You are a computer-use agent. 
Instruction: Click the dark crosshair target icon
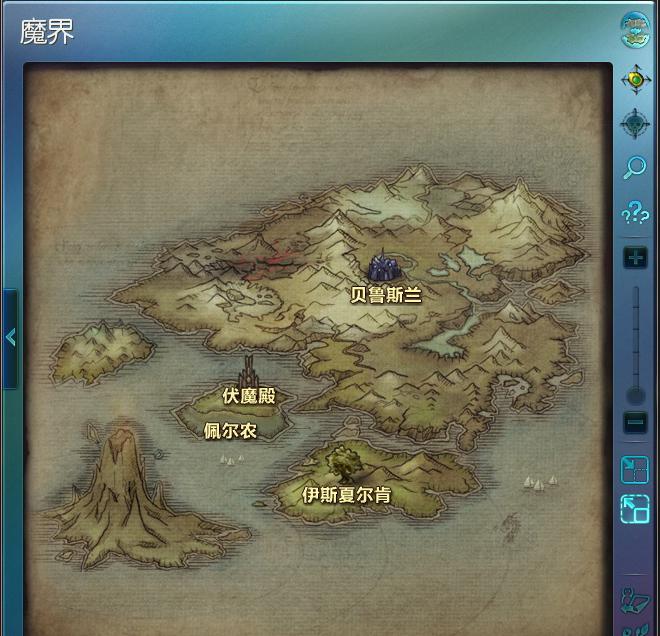(635, 124)
